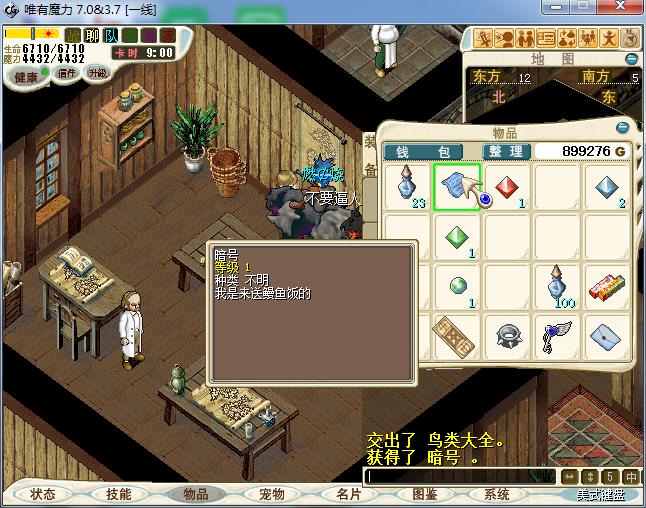Select the blue envelope item
This screenshot has width=646, height=508.
tap(607, 335)
